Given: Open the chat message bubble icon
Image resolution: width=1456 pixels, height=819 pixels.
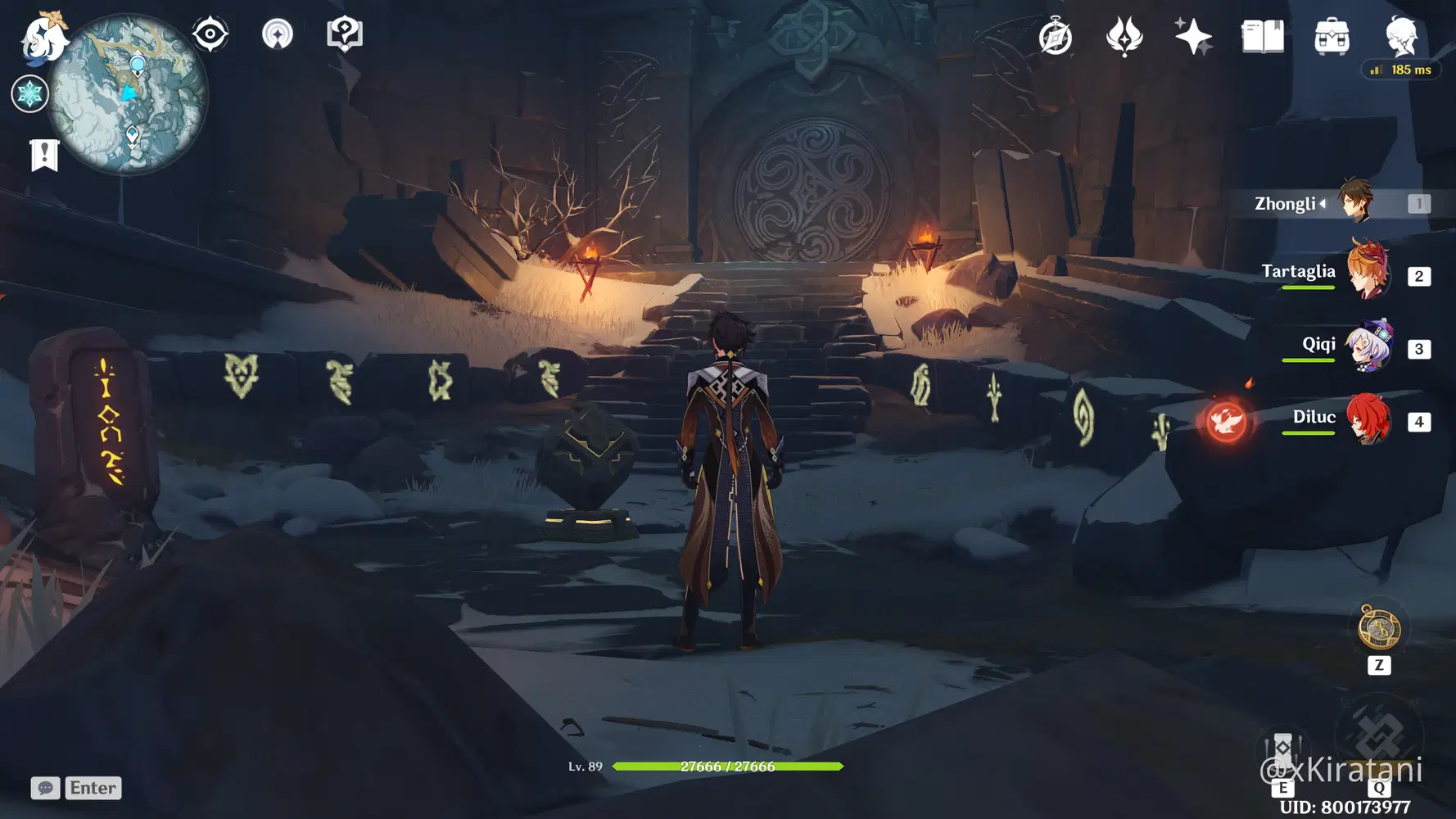Looking at the screenshot, I should tap(45, 788).
